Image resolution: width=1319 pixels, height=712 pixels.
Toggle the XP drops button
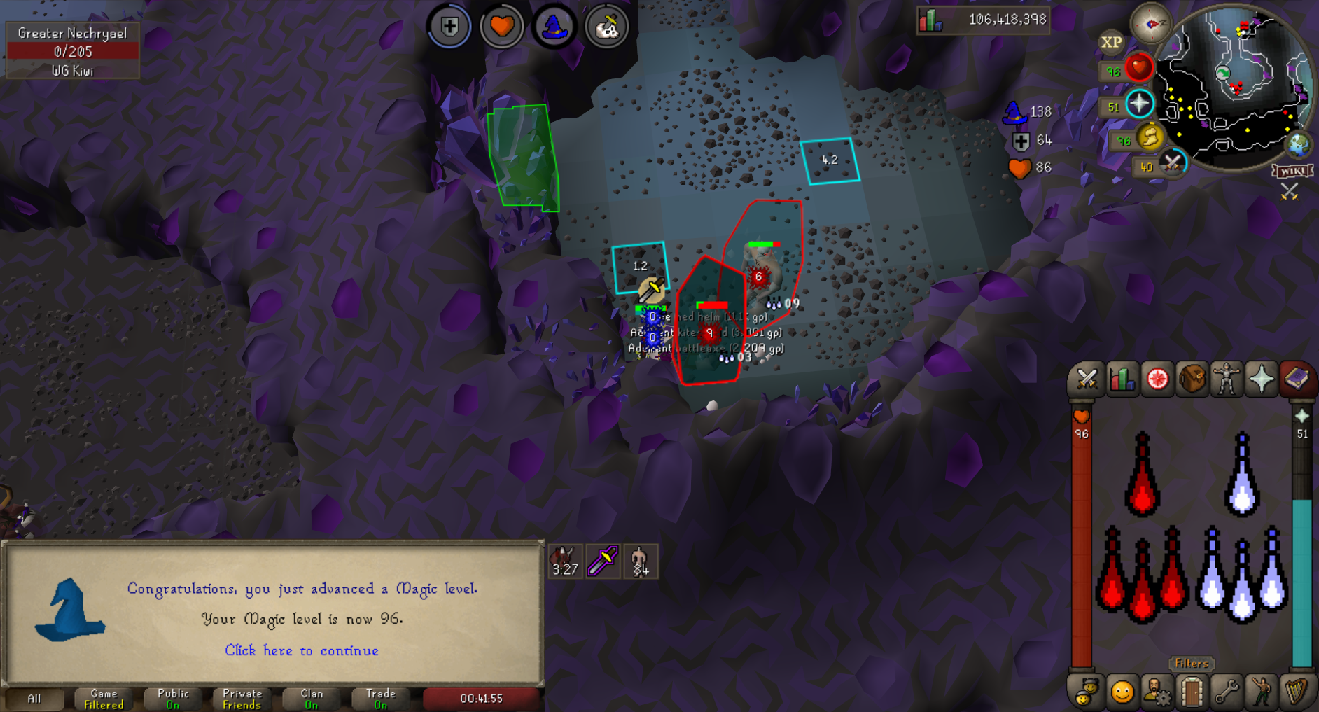pos(1111,42)
